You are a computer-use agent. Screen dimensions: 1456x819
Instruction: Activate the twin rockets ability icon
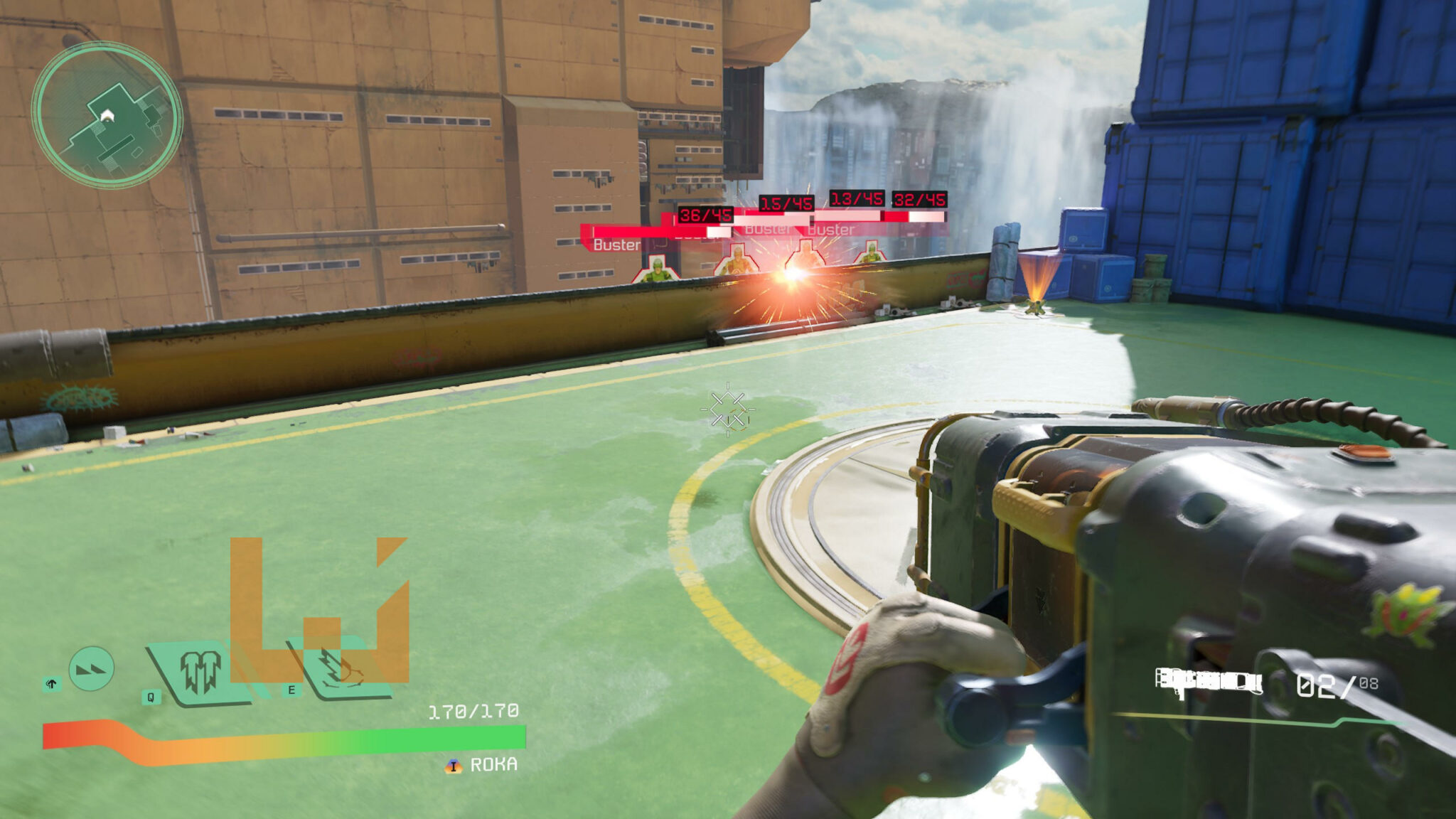(200, 672)
